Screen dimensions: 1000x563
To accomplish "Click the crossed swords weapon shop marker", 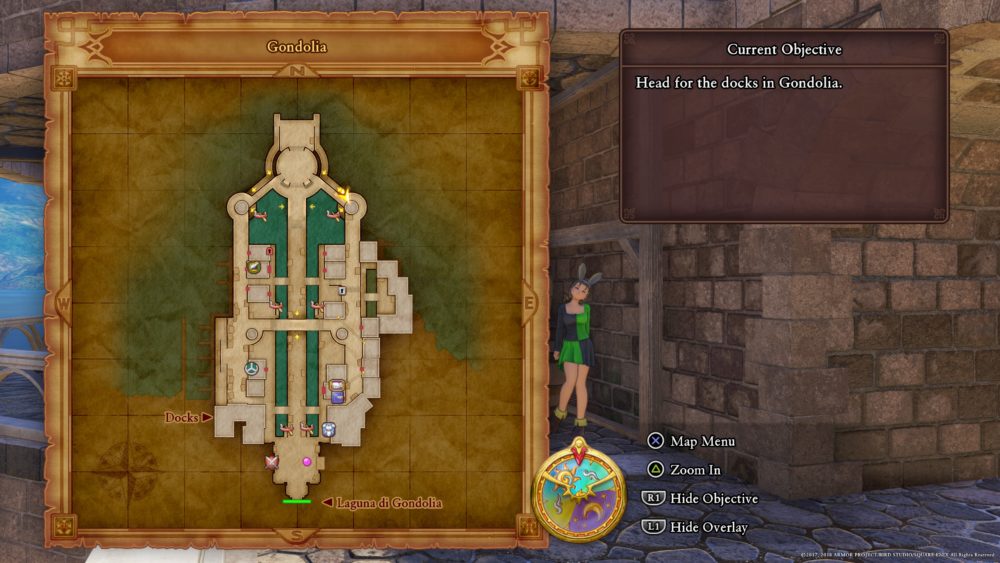I will [271, 462].
